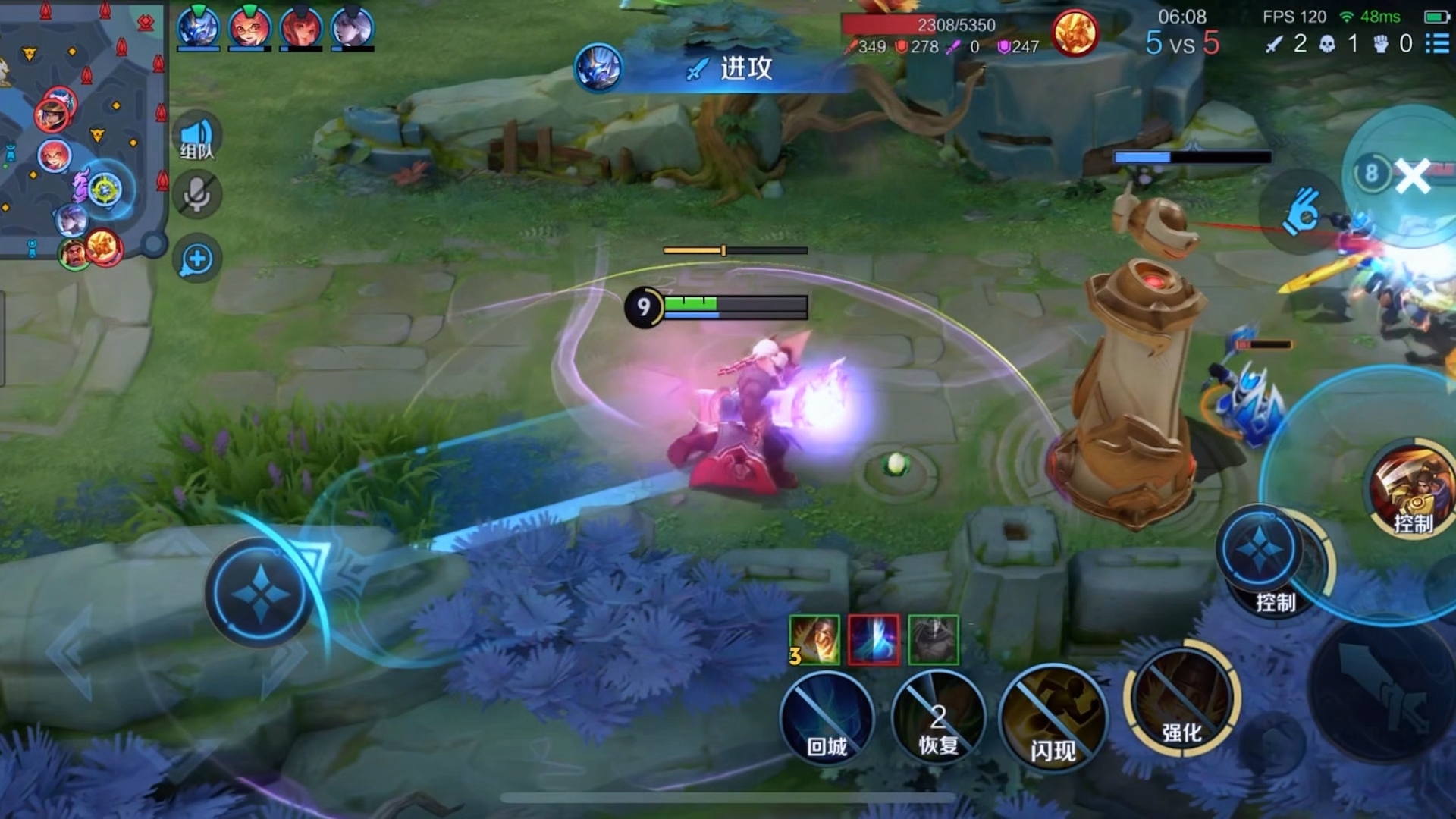Screen dimensions: 1456x819
Task: Activate the 恢复 heal spell
Action: pos(938,717)
